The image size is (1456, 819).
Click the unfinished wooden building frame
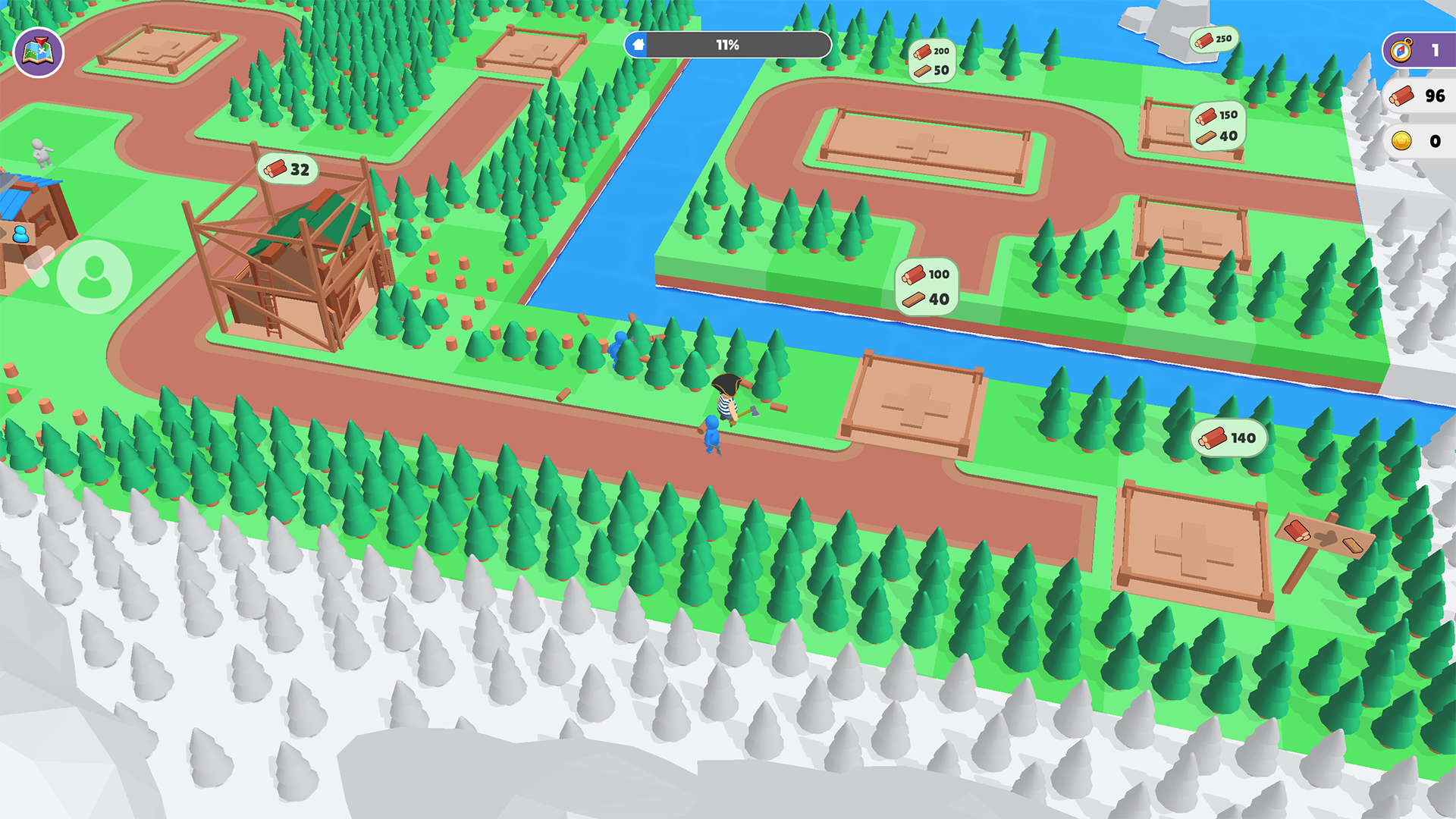(288, 265)
